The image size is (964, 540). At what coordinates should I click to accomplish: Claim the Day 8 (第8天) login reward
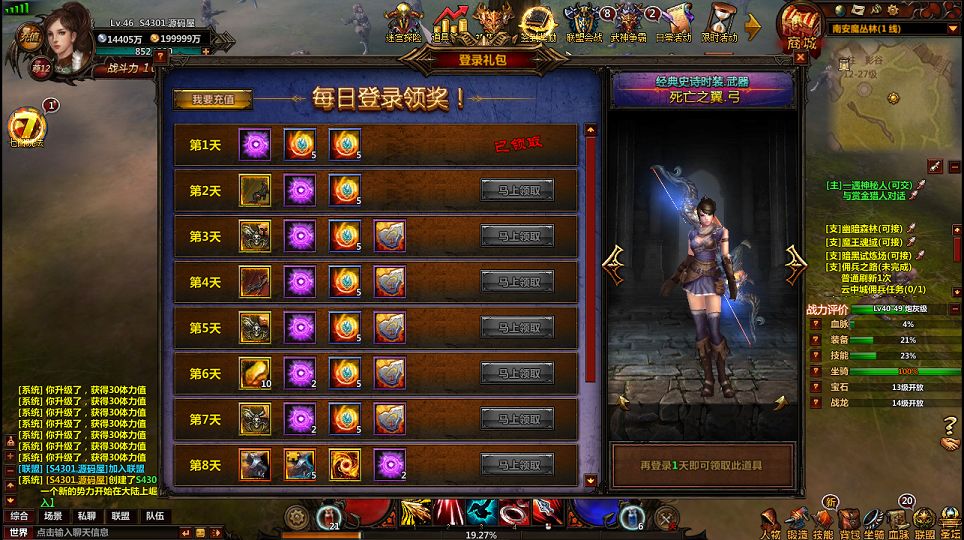517,464
